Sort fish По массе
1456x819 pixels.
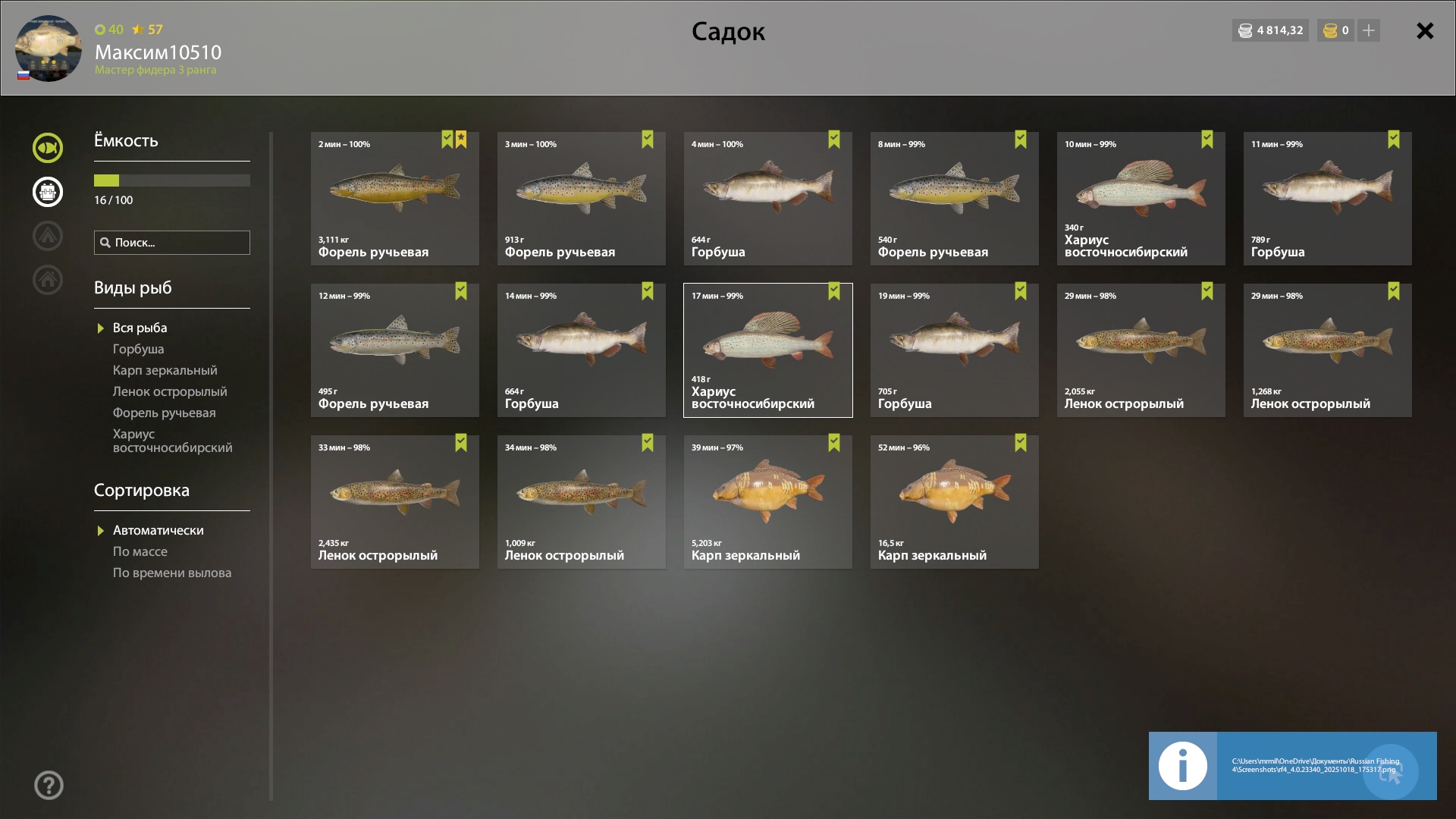140,551
